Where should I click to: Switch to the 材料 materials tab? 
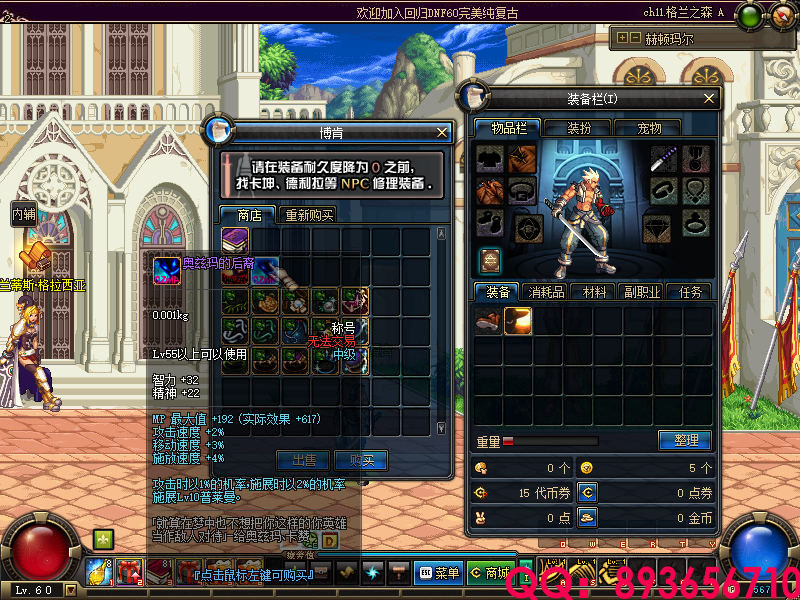(x=595, y=292)
